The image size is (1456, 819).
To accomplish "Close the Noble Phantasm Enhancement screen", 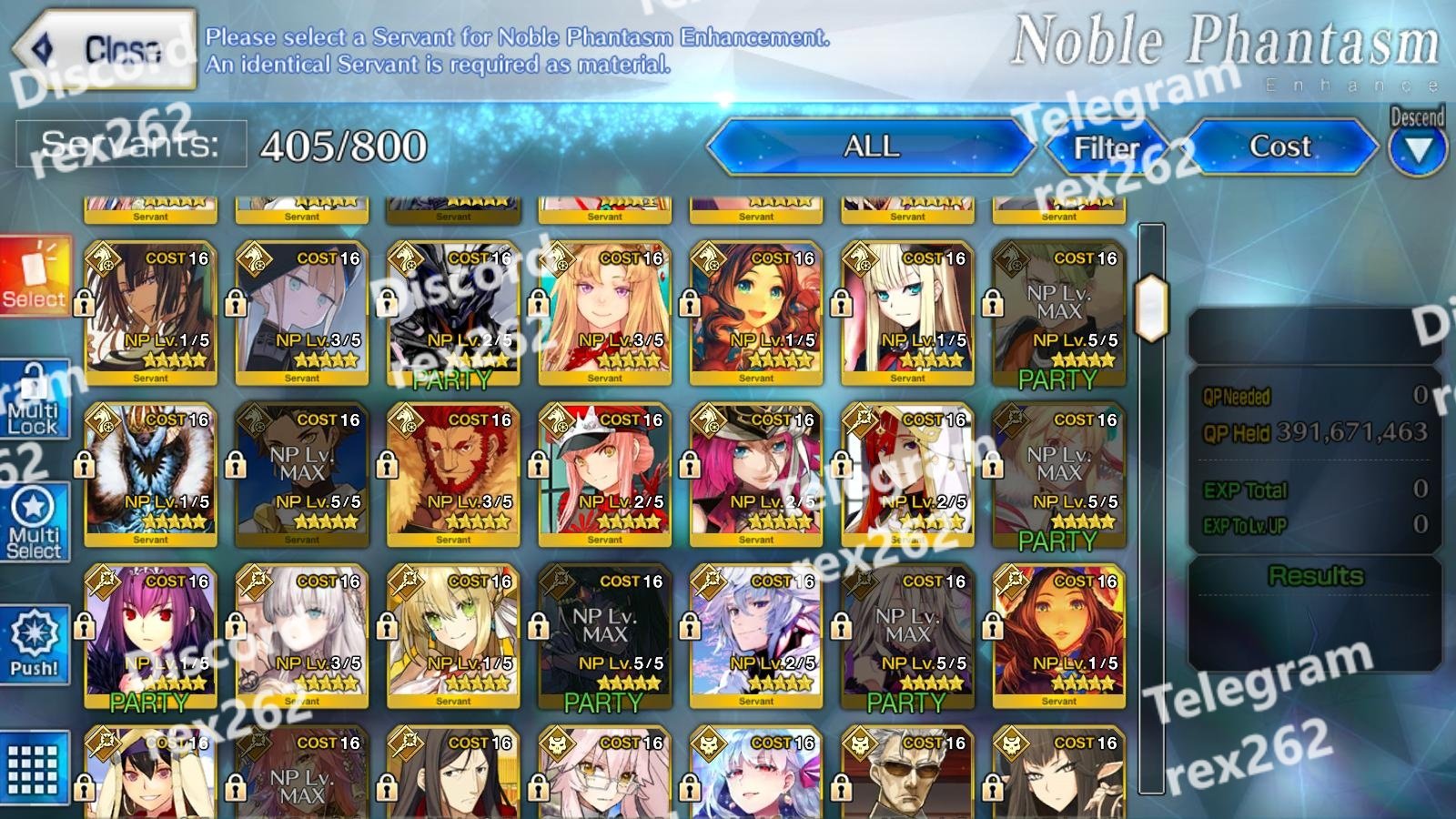I will 105,49.
